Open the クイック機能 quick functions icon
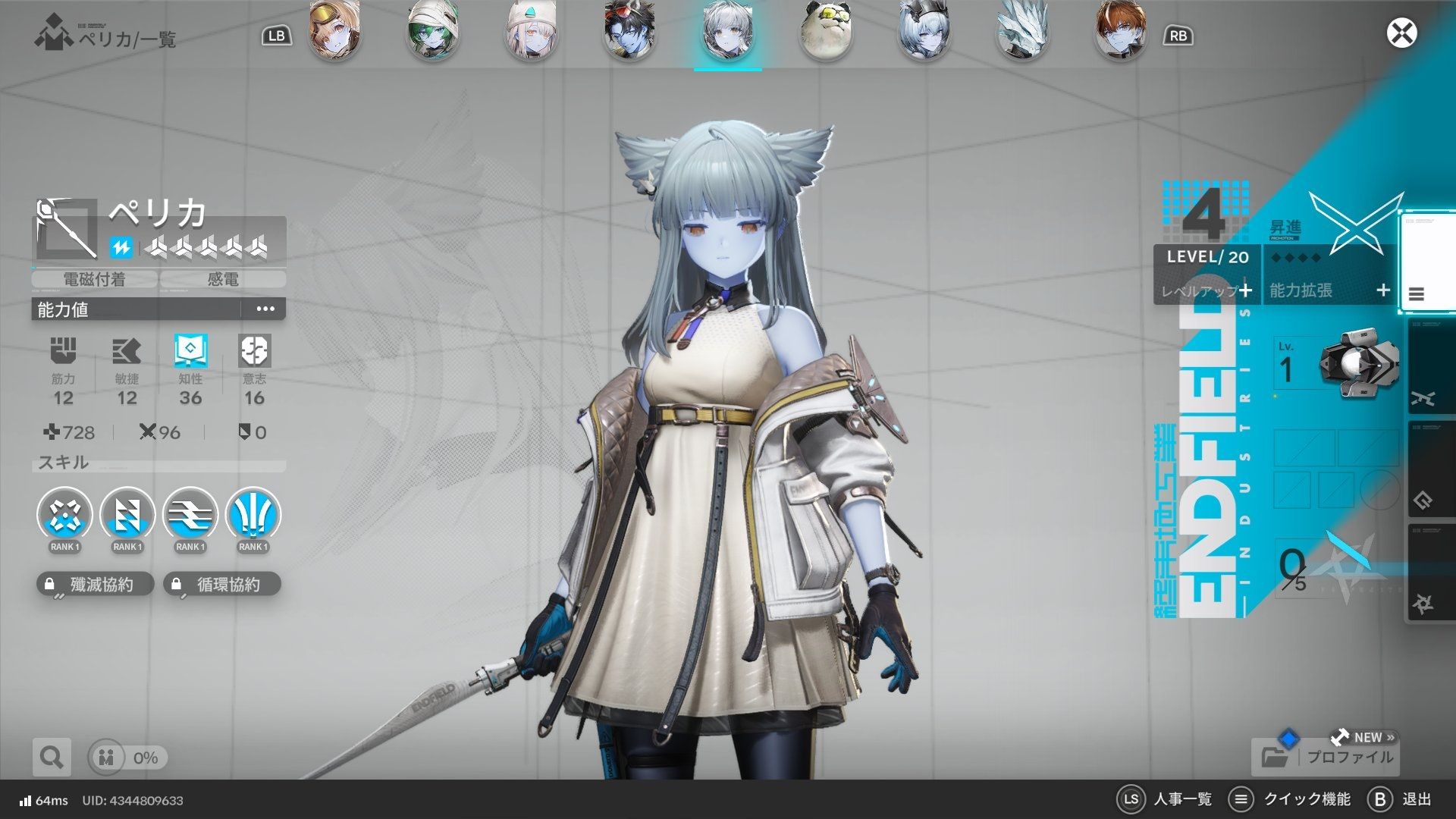 click(x=1242, y=799)
